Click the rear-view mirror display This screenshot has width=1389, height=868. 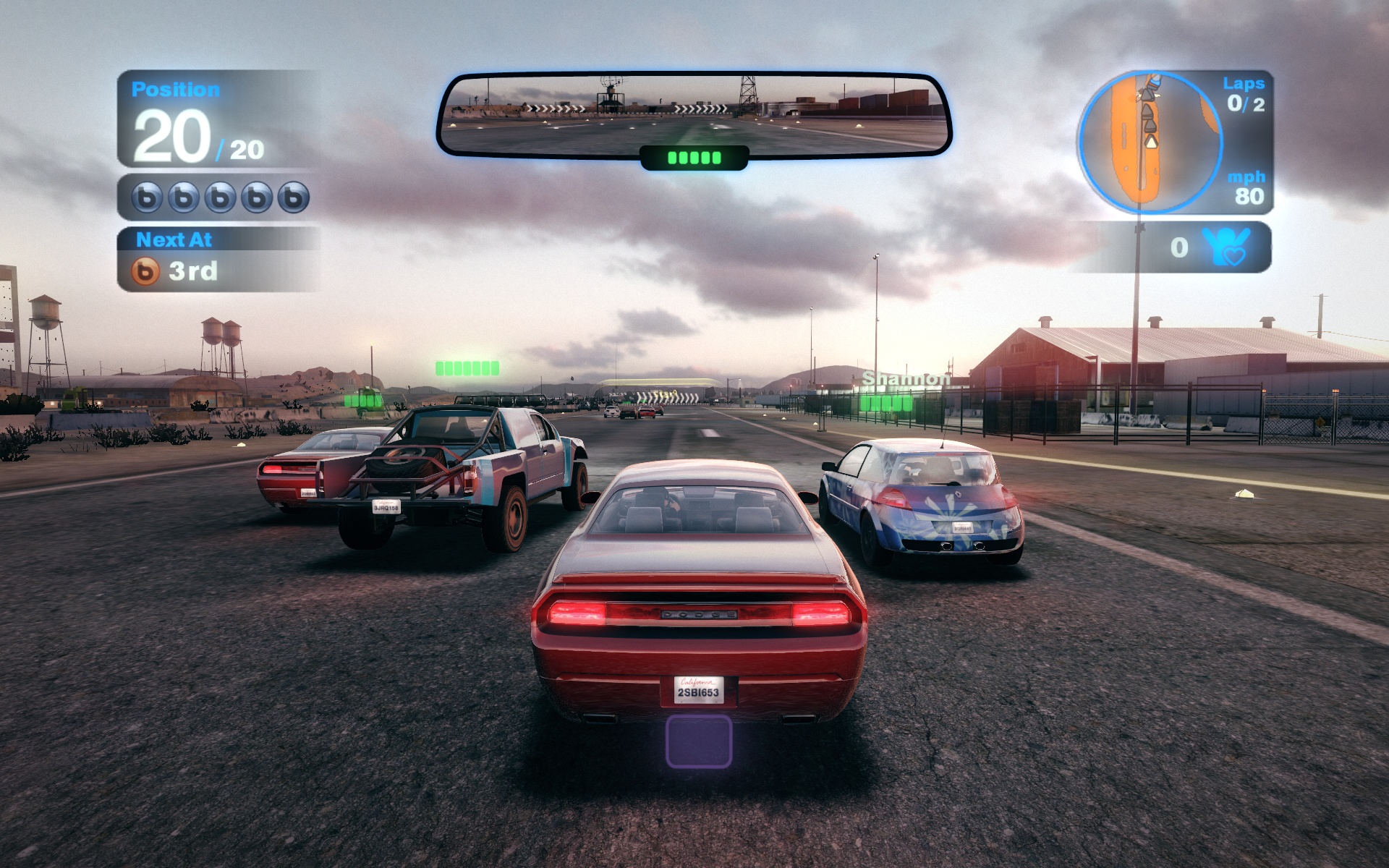694,114
